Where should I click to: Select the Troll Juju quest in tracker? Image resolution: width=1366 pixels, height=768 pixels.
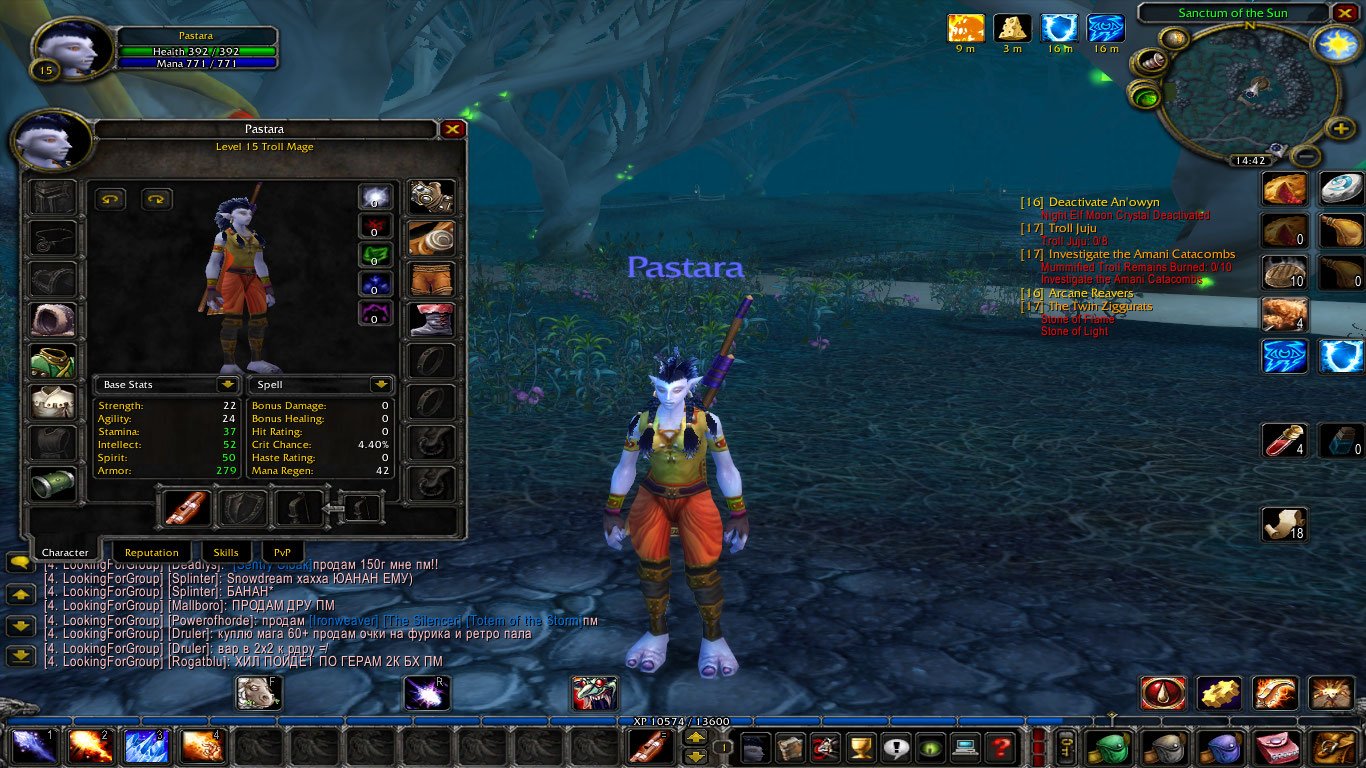[x=1072, y=228]
